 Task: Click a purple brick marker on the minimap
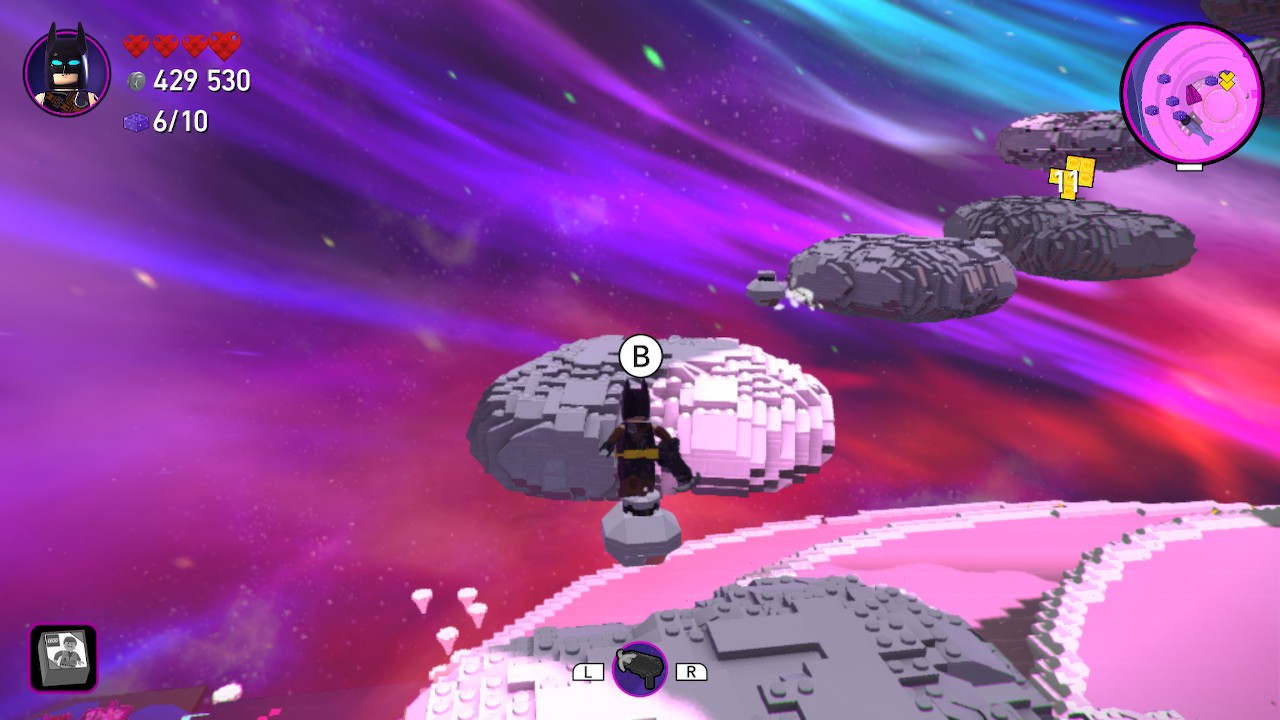(x=1163, y=79)
